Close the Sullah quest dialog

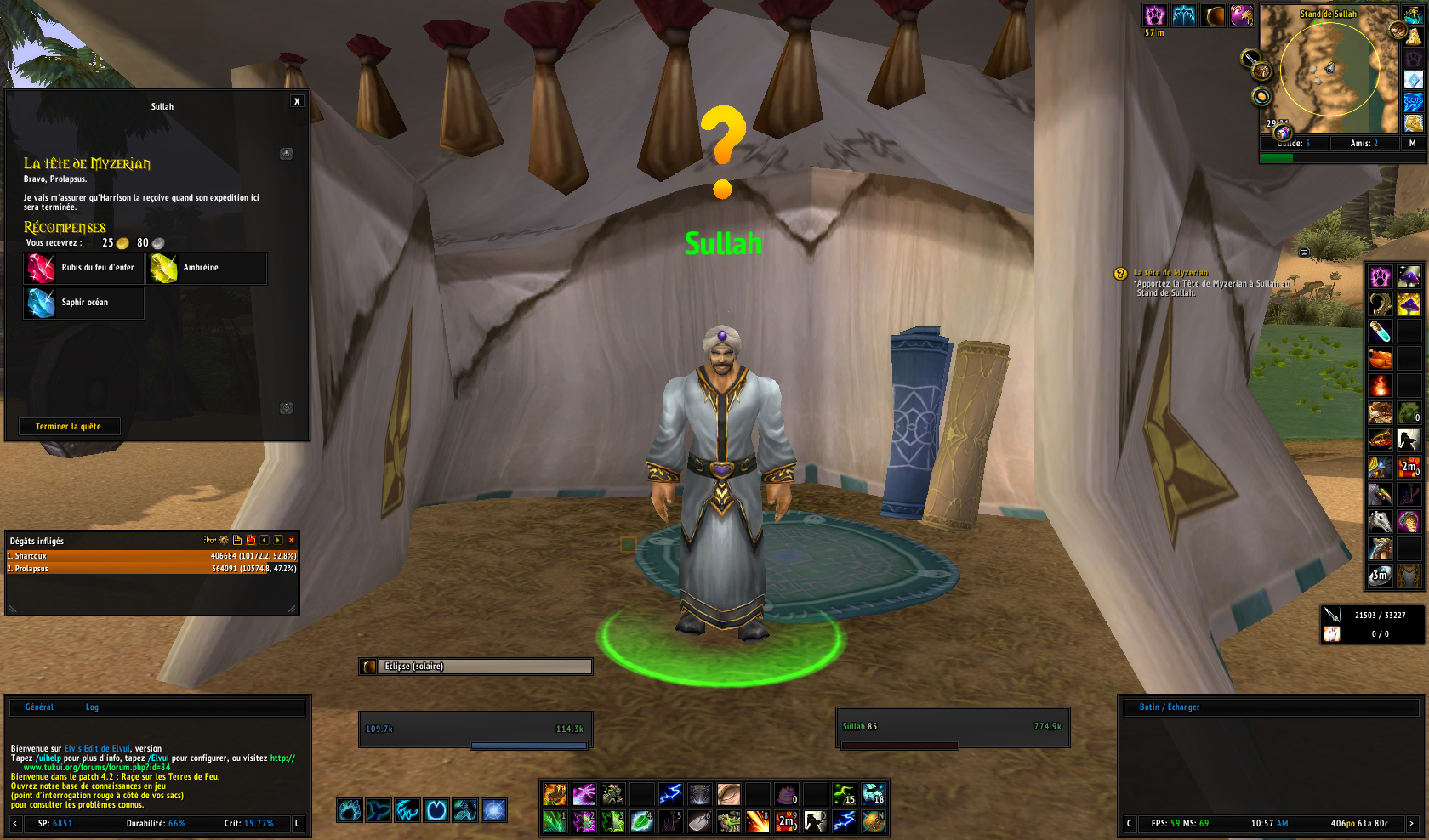pyautogui.click(x=297, y=101)
